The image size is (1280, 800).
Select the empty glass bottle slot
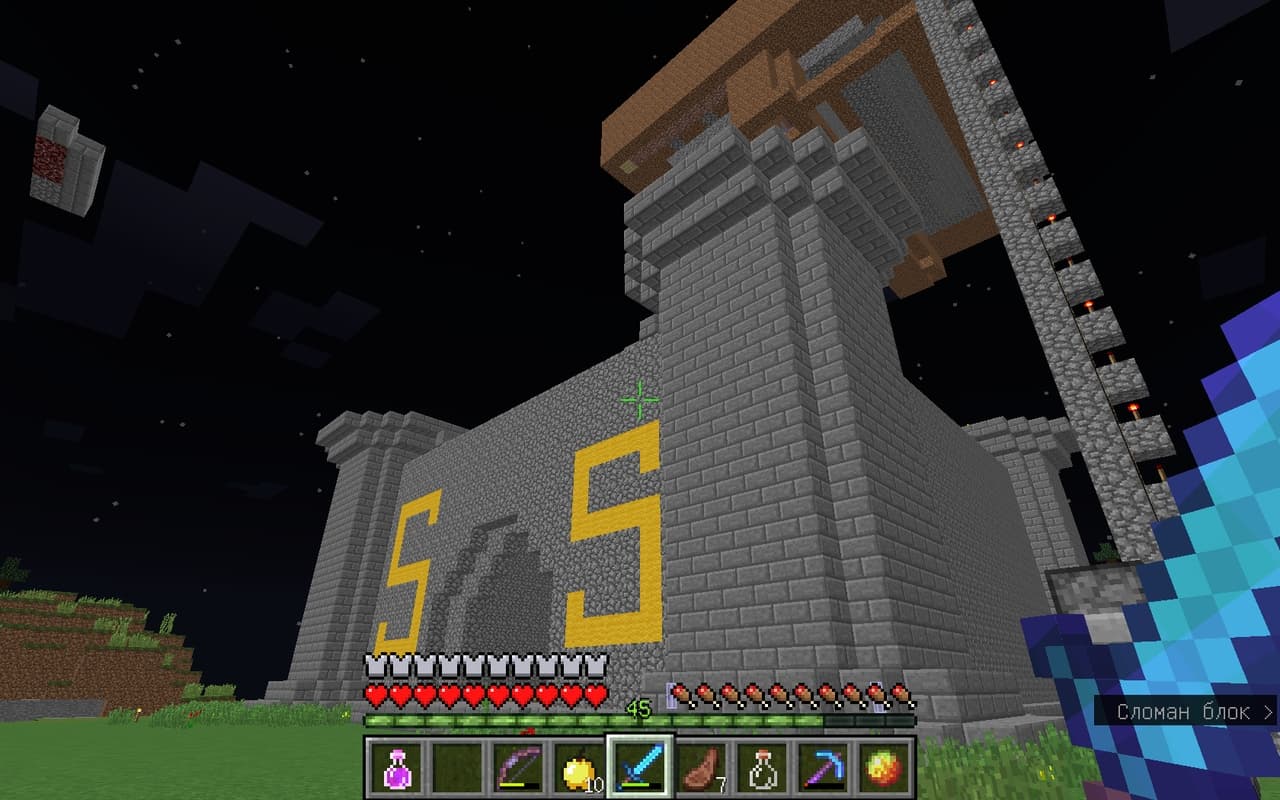[x=762, y=768]
